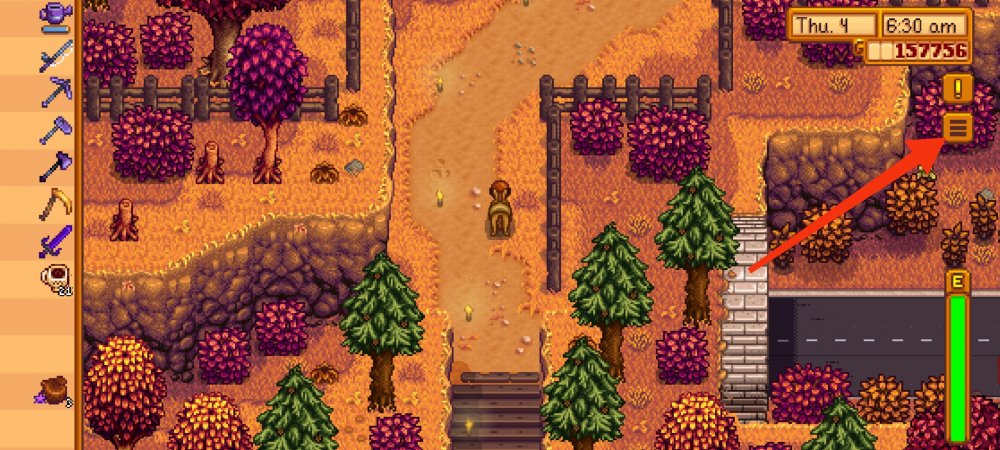
Task: Choose the coffee cup item slot
Action: [x=55, y=279]
